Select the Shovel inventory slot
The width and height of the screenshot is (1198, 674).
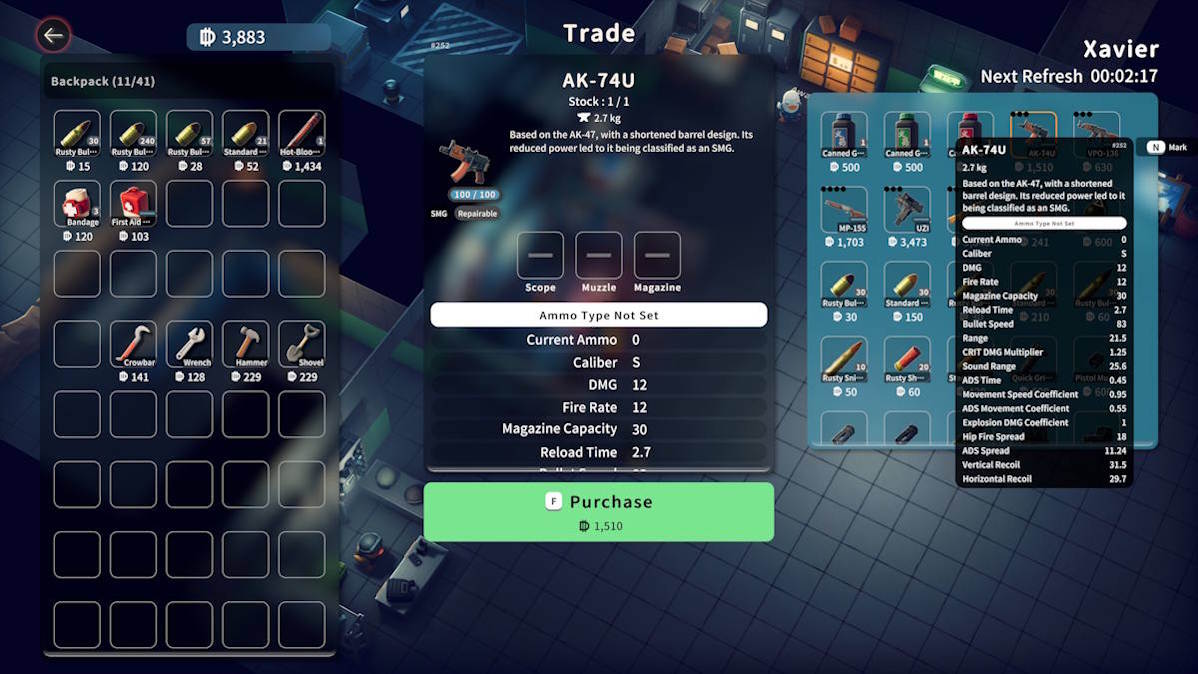[301, 344]
